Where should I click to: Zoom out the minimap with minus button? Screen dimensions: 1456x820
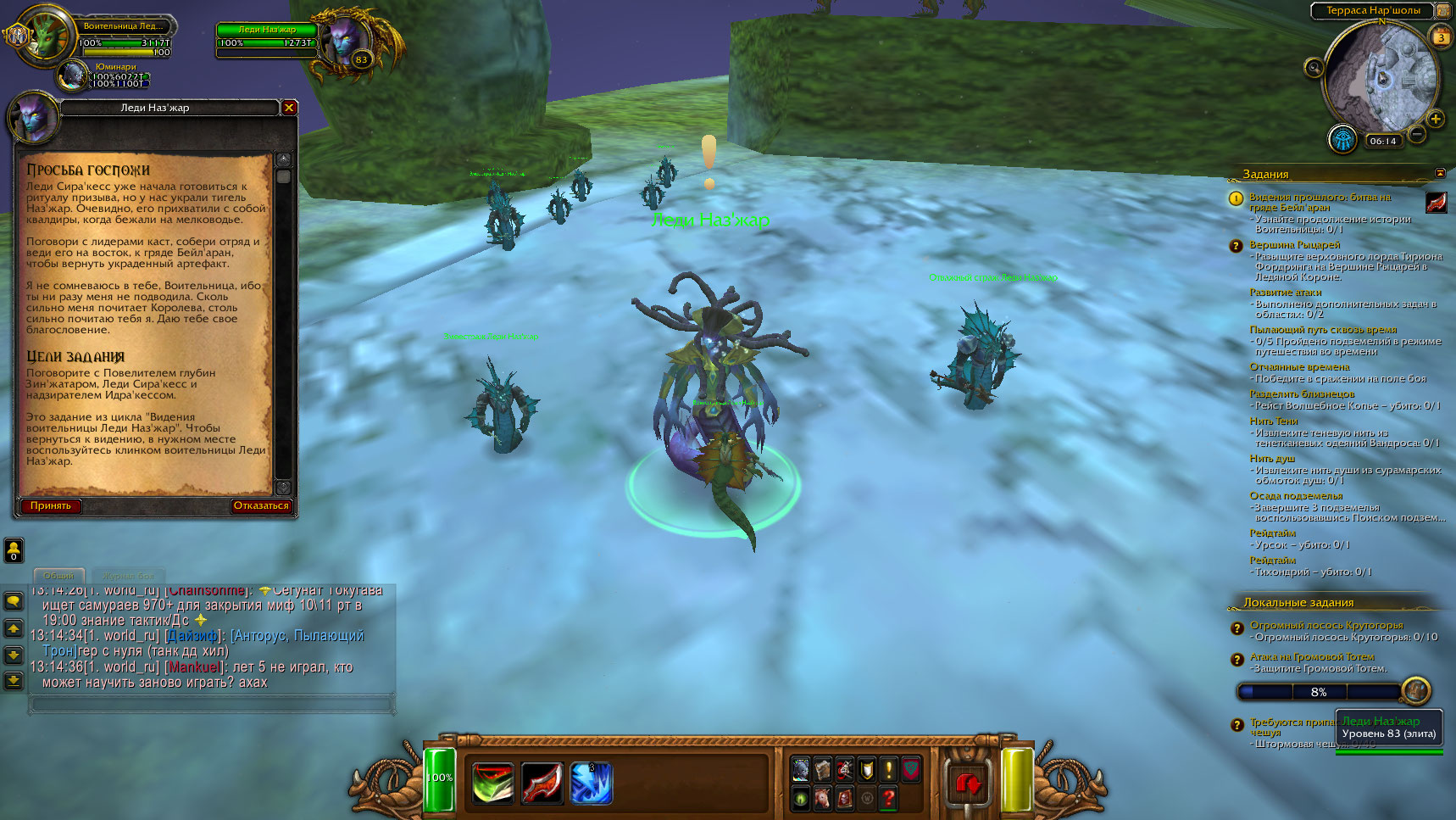[x=1416, y=134]
